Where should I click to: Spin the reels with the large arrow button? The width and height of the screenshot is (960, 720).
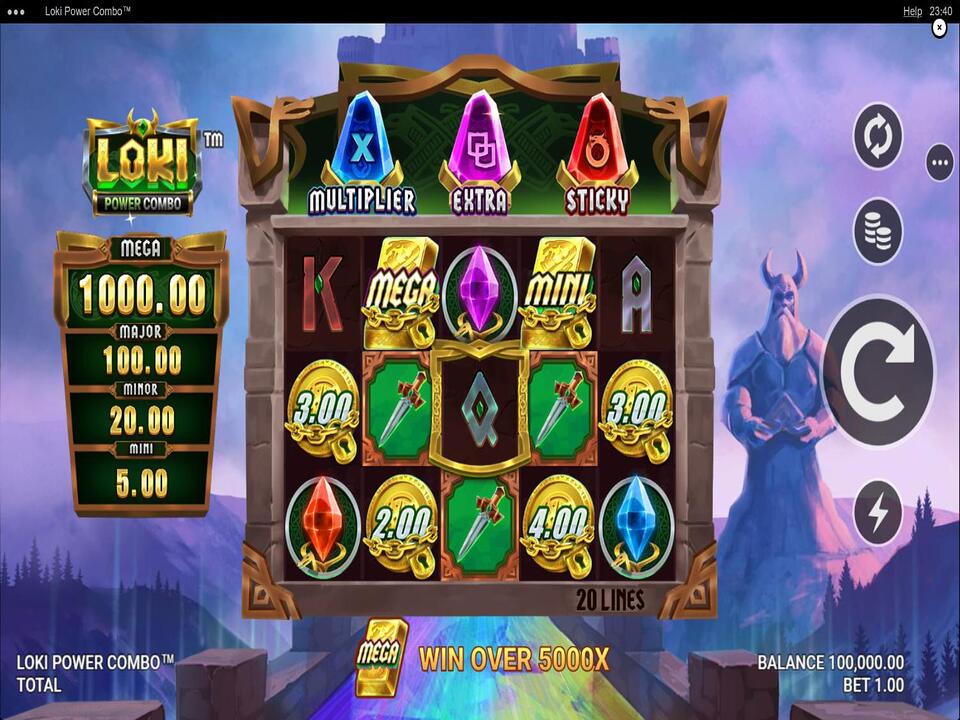click(x=878, y=371)
